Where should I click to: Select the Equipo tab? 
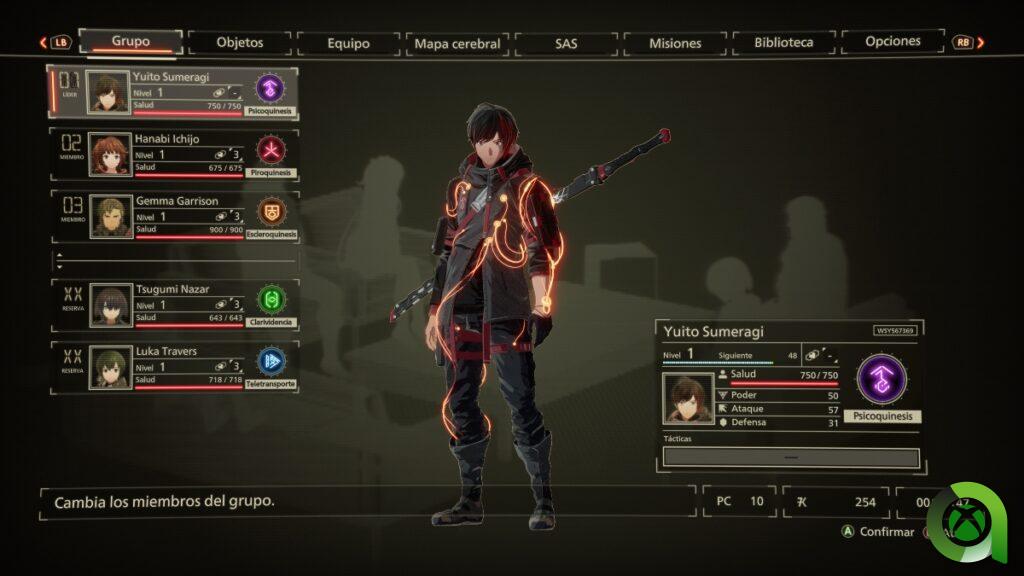pos(348,43)
